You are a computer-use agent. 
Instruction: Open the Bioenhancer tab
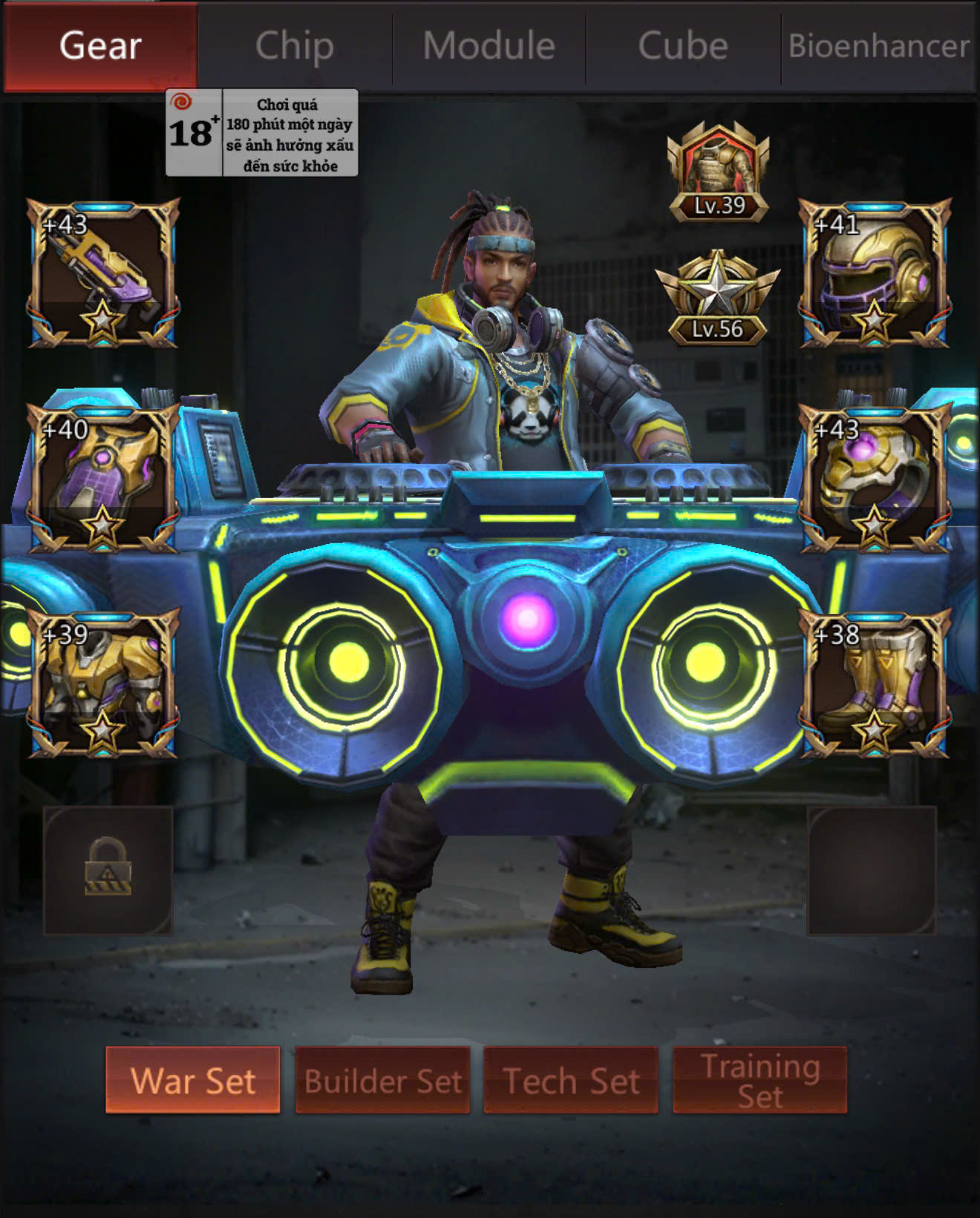click(878, 46)
